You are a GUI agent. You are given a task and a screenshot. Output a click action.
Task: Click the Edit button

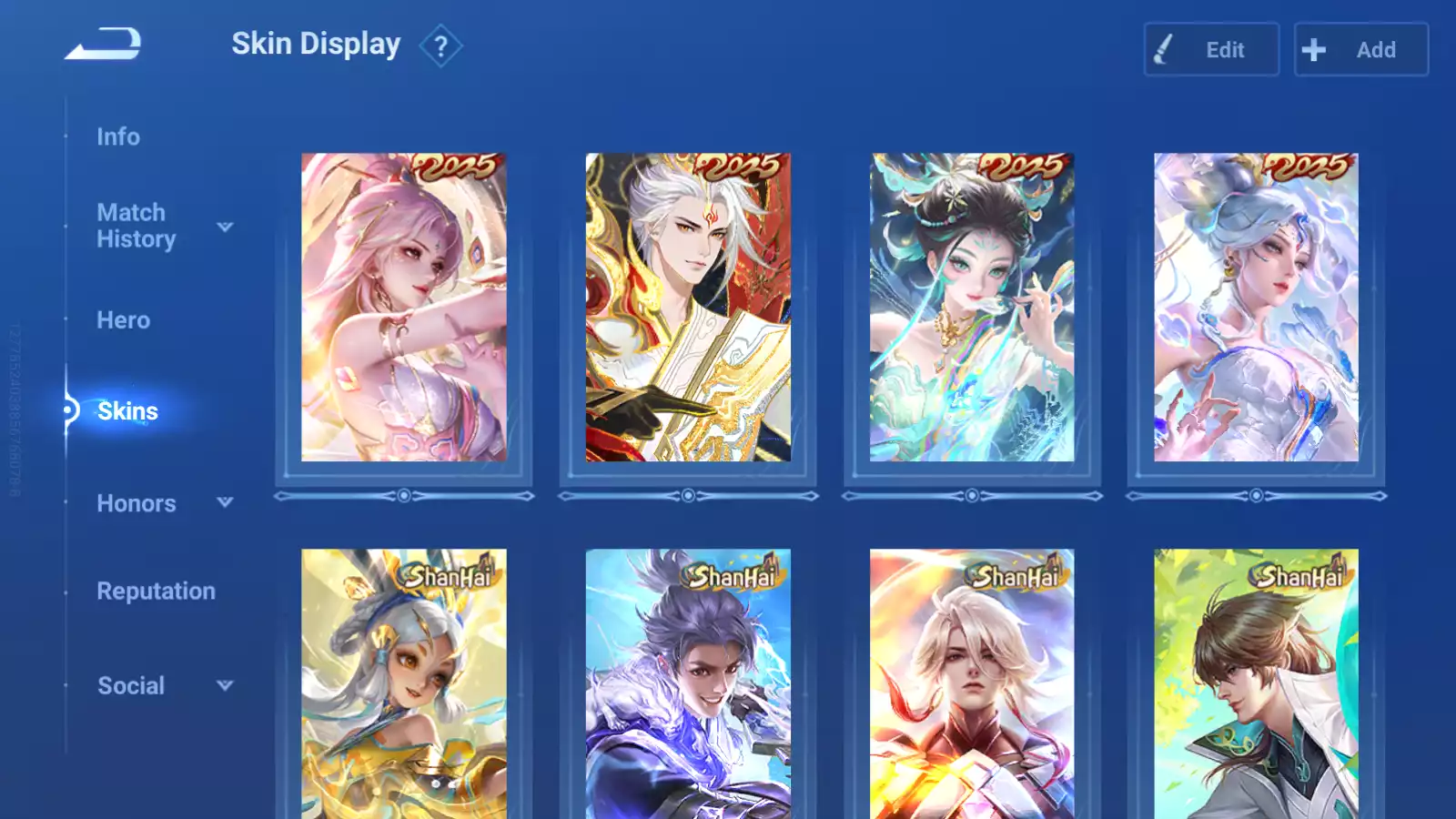coord(1211,50)
